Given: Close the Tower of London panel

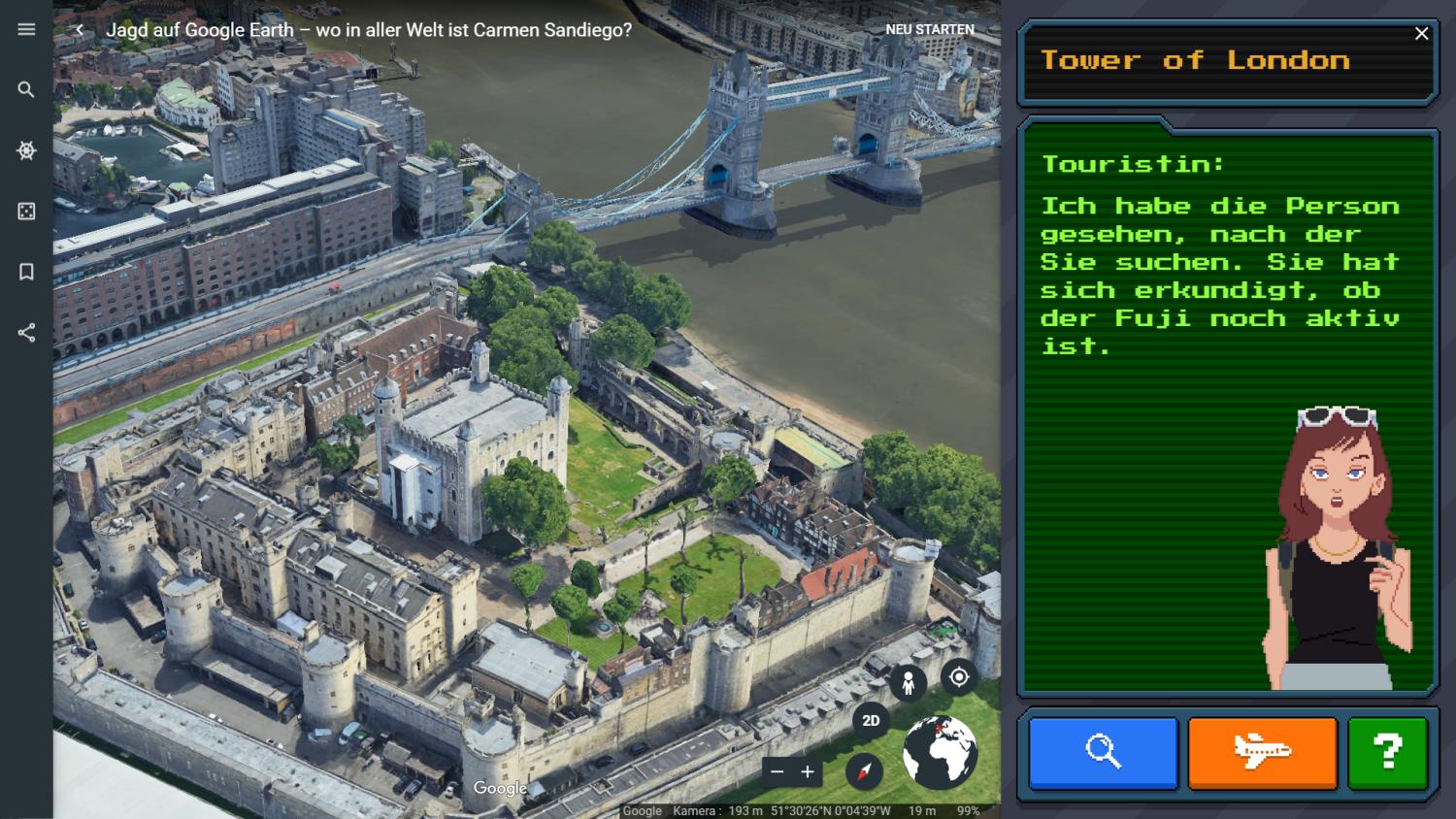Looking at the screenshot, I should pyautogui.click(x=1421, y=34).
